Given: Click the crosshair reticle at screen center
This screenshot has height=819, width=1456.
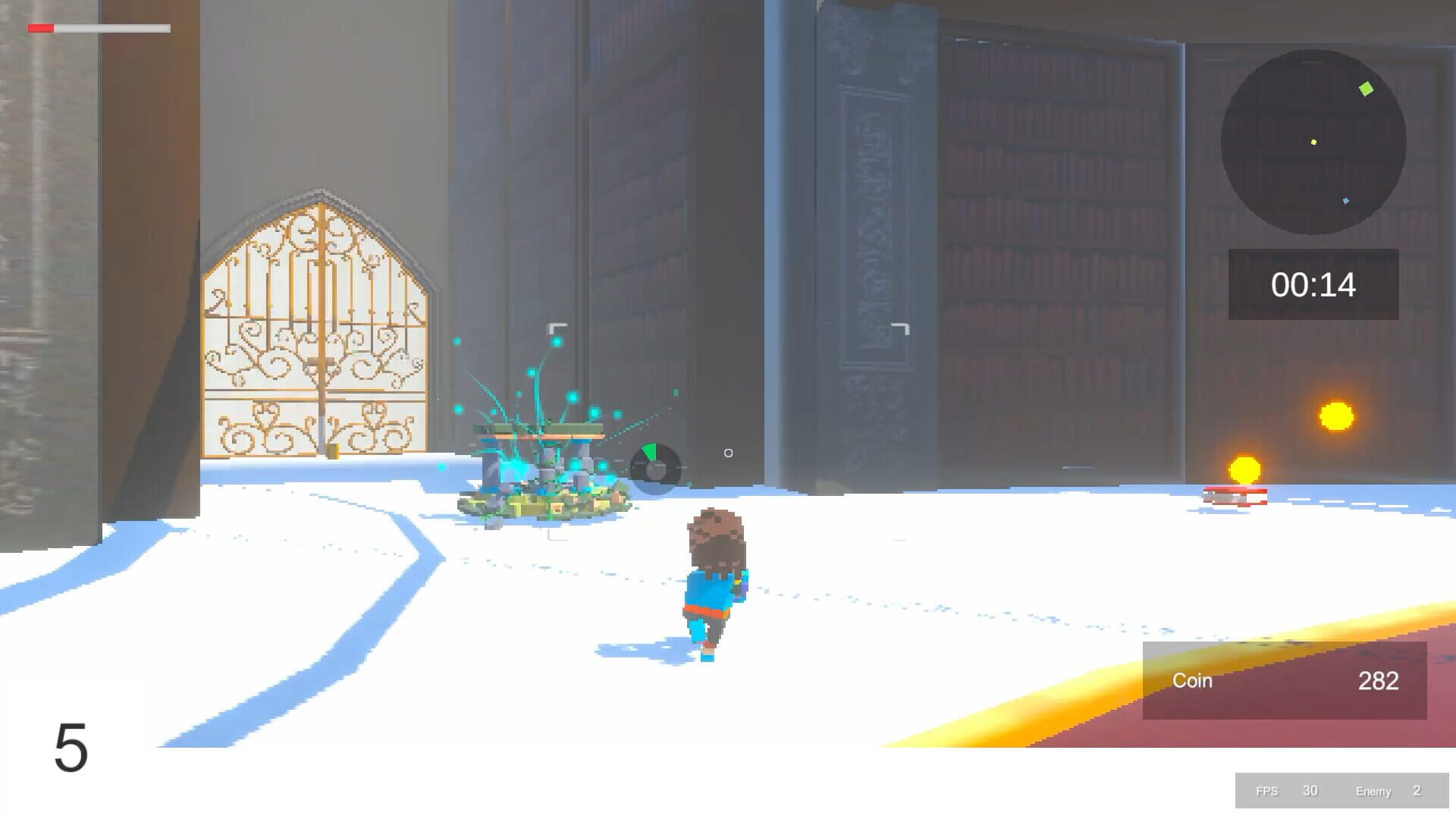Looking at the screenshot, I should [729, 453].
